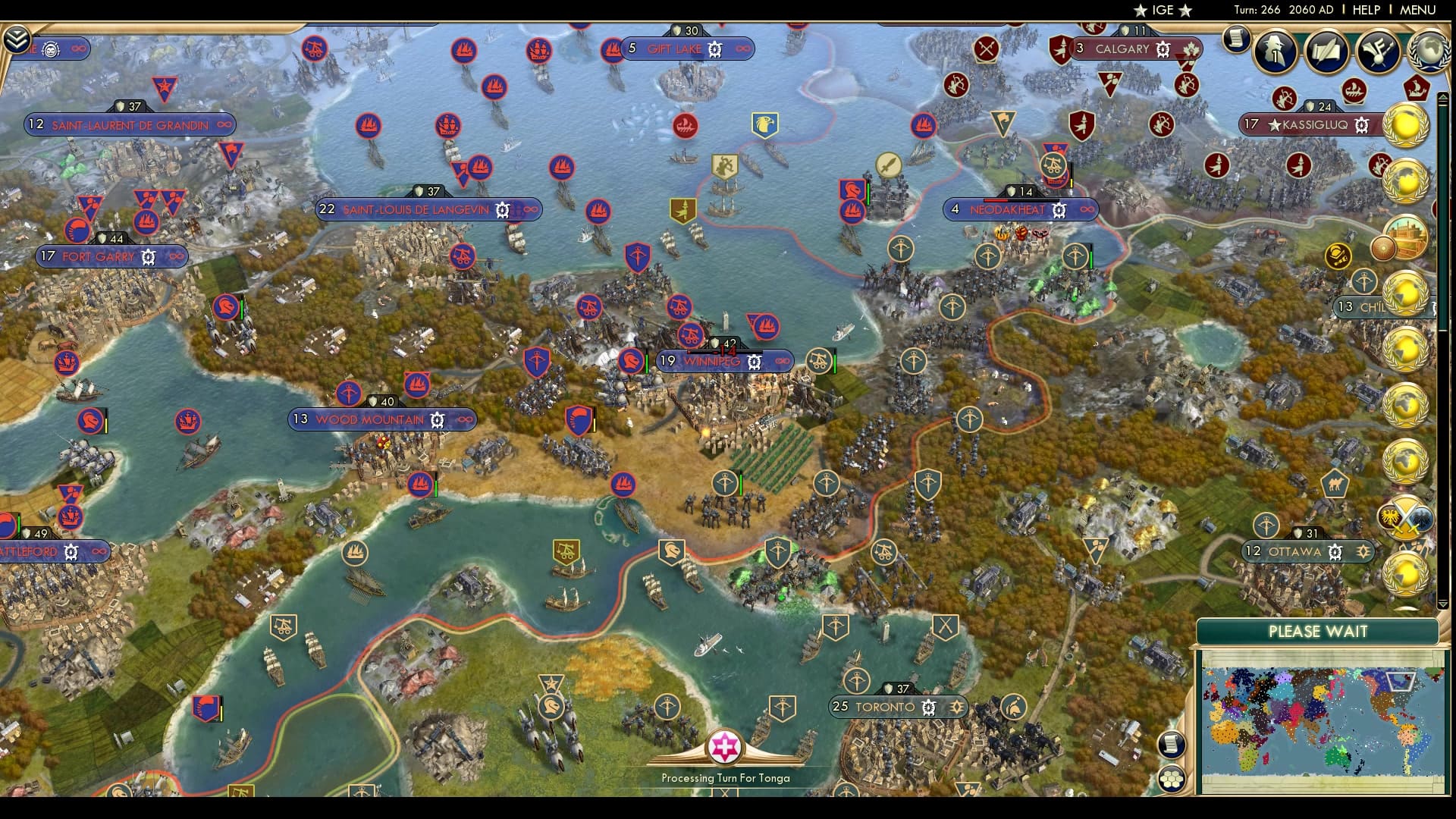Open the Great Works screen

[1328, 52]
